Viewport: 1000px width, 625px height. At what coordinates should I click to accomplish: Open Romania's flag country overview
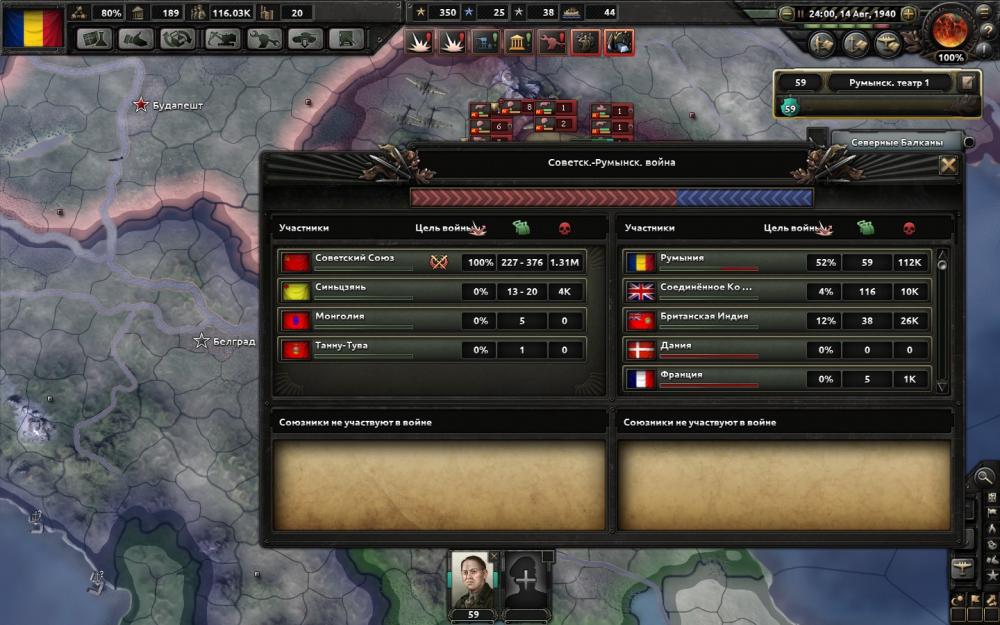point(33,27)
